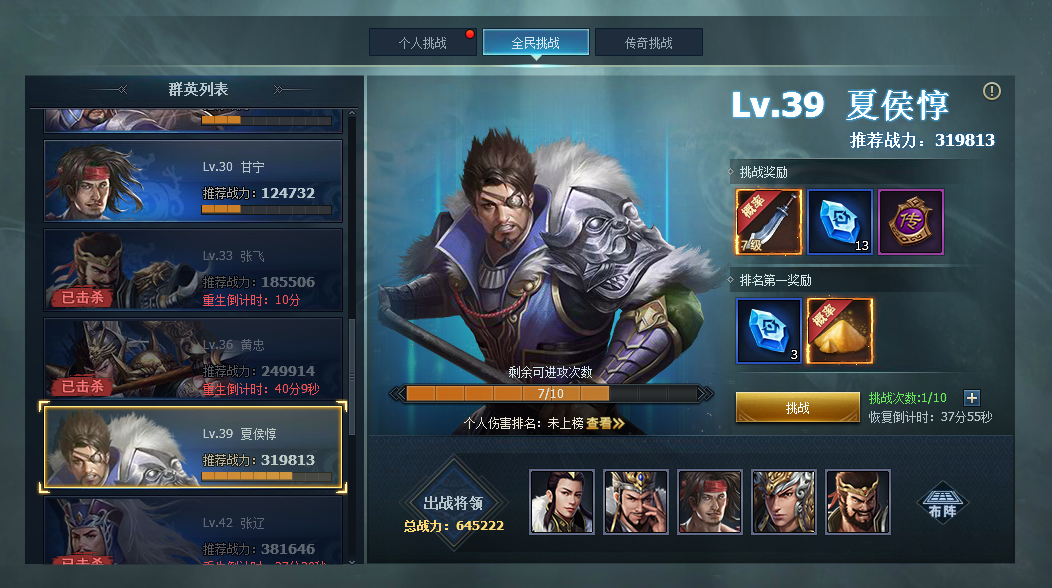
Task: Switch to the 个人挑战 tab
Action: 422,43
